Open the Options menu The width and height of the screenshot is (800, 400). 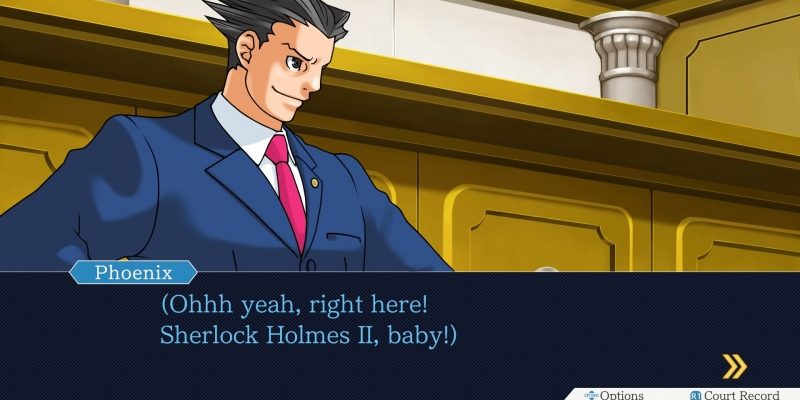[614, 395]
